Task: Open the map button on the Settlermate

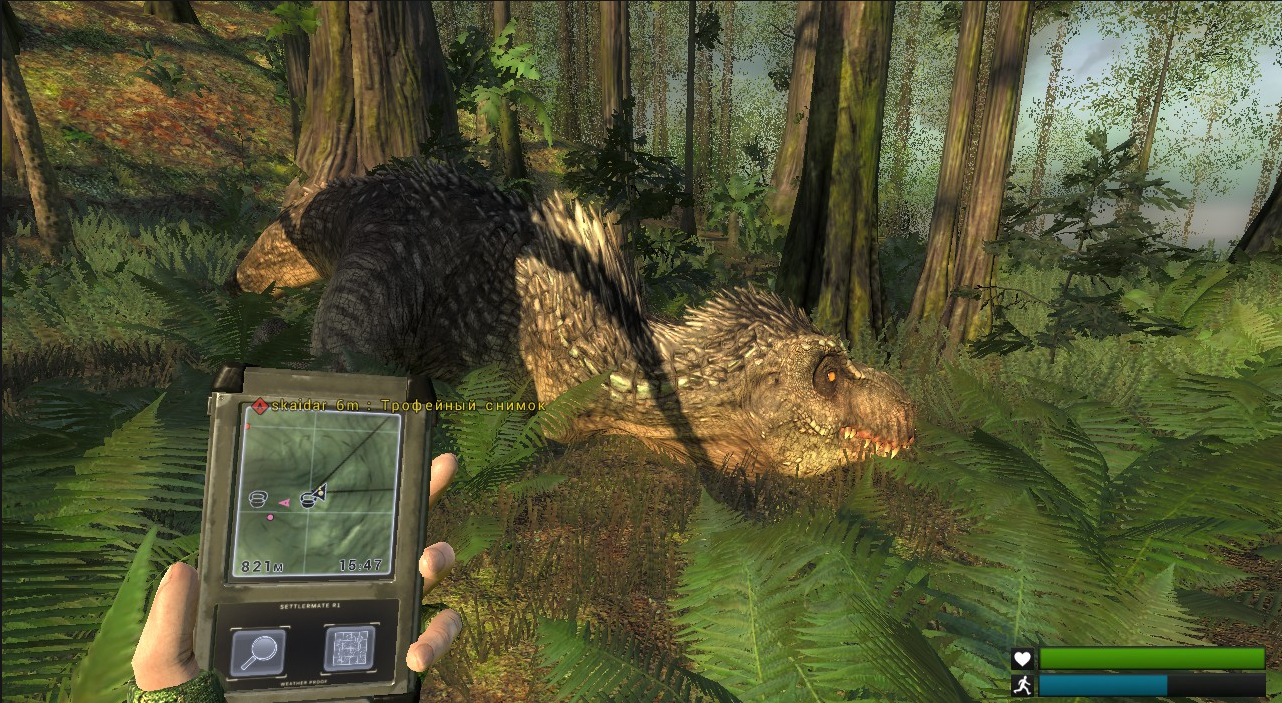Action: [348, 649]
